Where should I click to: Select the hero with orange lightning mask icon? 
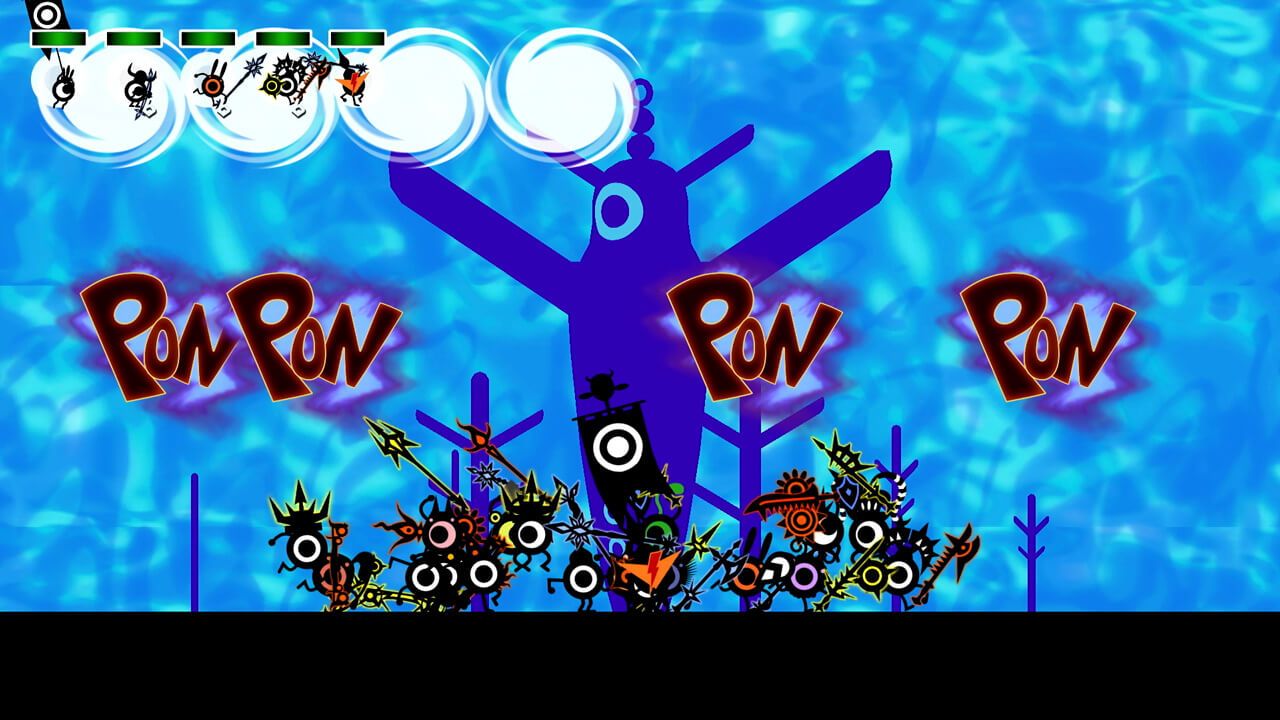tap(352, 83)
